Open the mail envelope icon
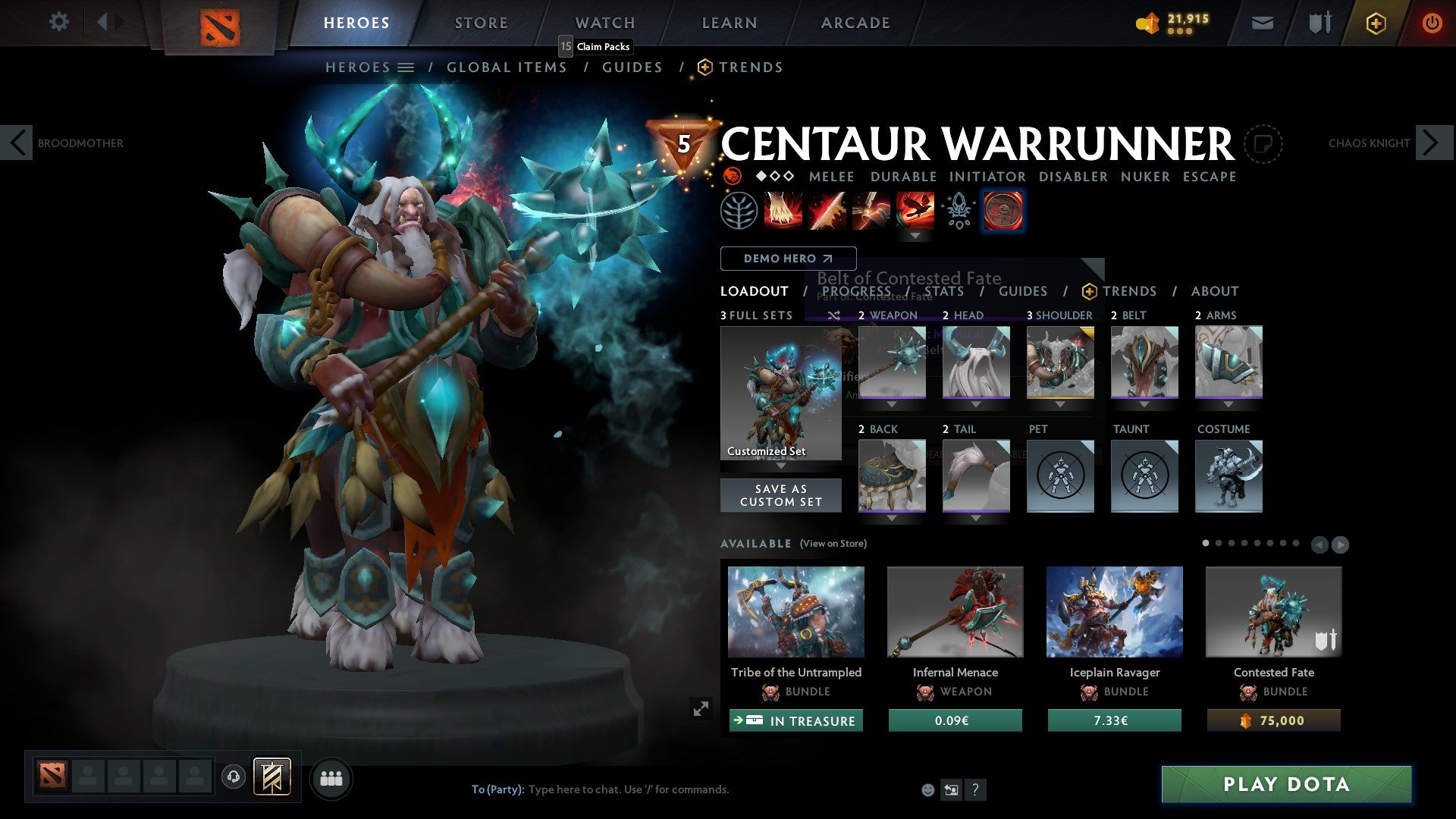The image size is (1456, 819). (x=1263, y=23)
